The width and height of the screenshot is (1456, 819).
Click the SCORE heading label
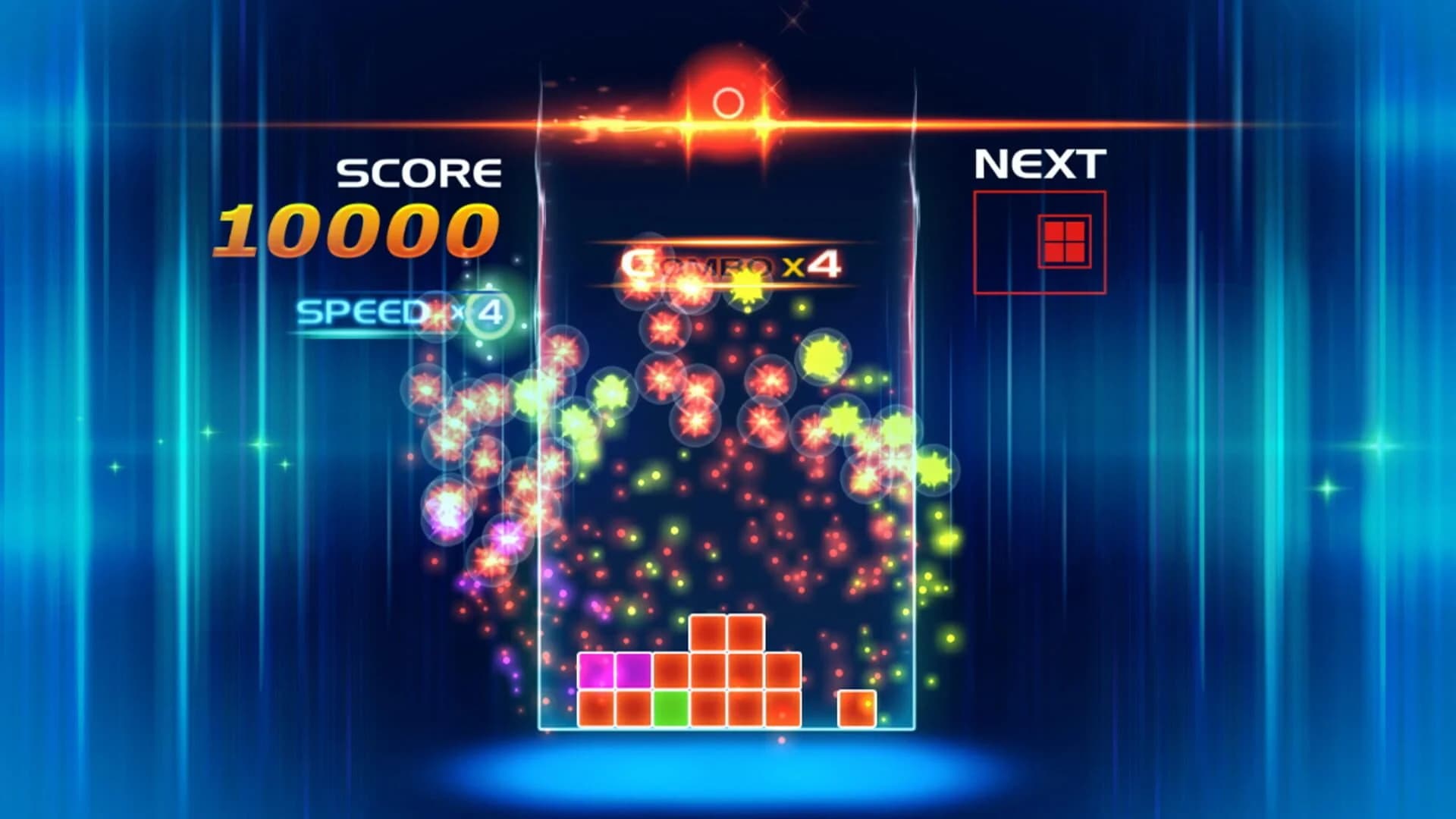tap(419, 173)
